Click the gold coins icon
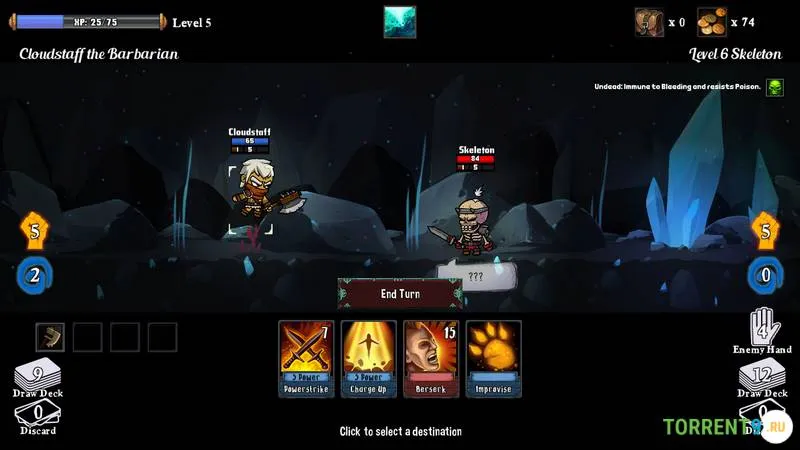The width and height of the screenshot is (800, 450). pos(711,21)
